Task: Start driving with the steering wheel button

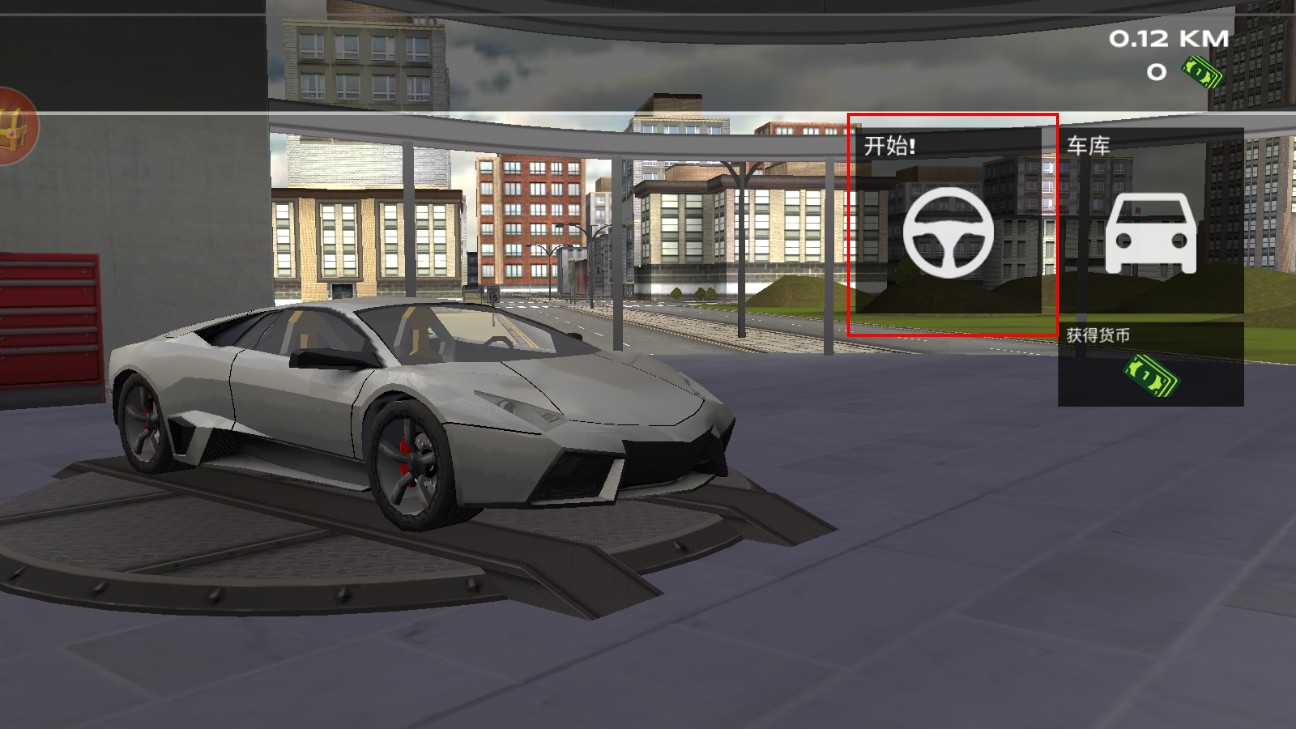Action: [x=950, y=231]
